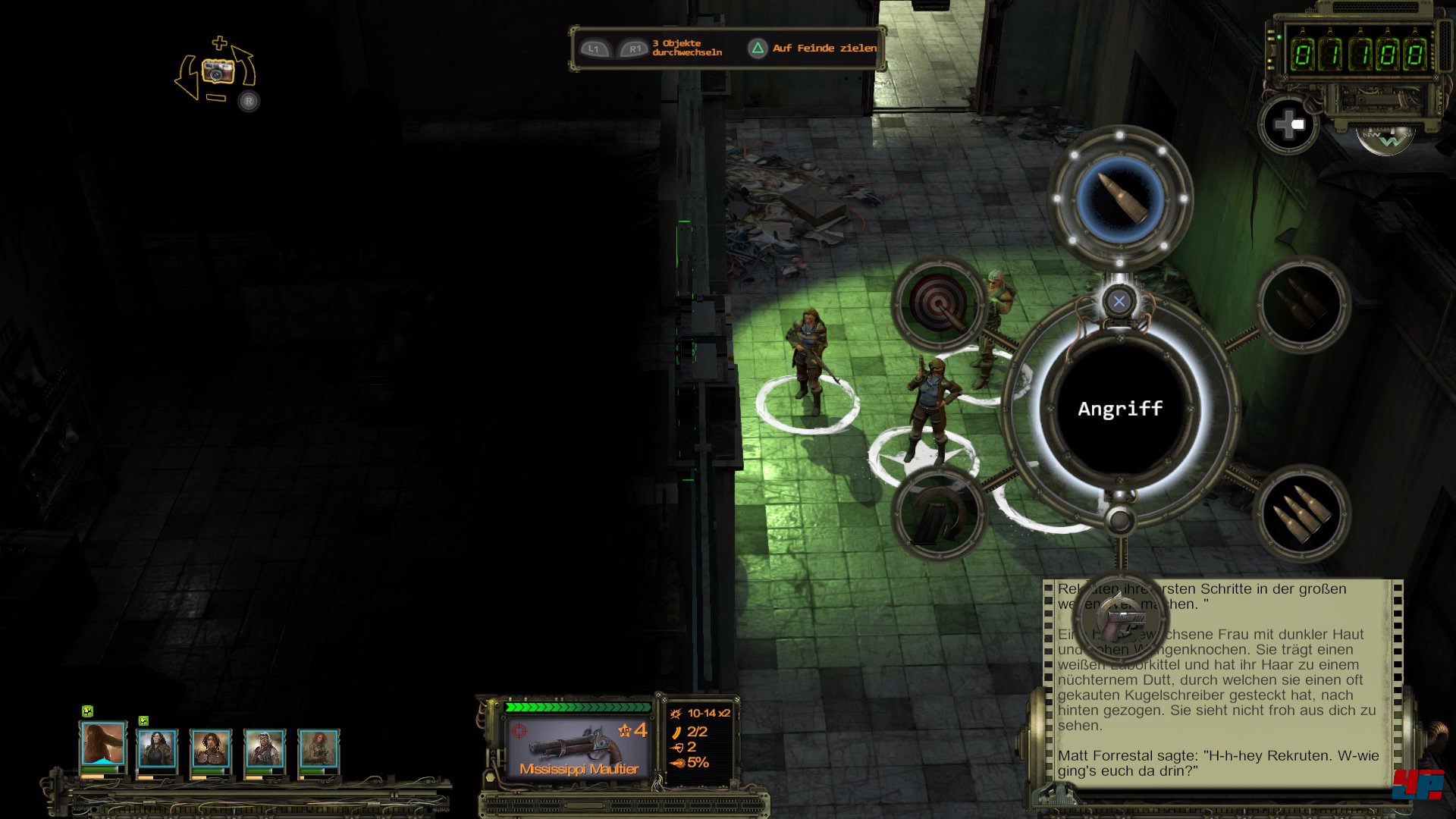1456x819 pixels.
Task: Click the medical cross button
Action: click(1288, 124)
